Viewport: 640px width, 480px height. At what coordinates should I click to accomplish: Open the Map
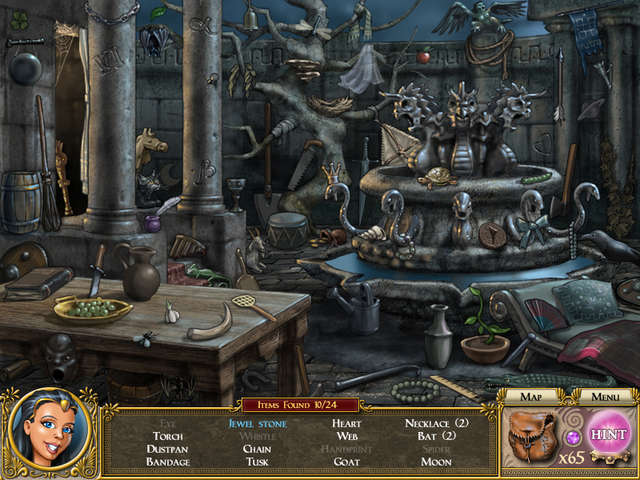point(530,397)
